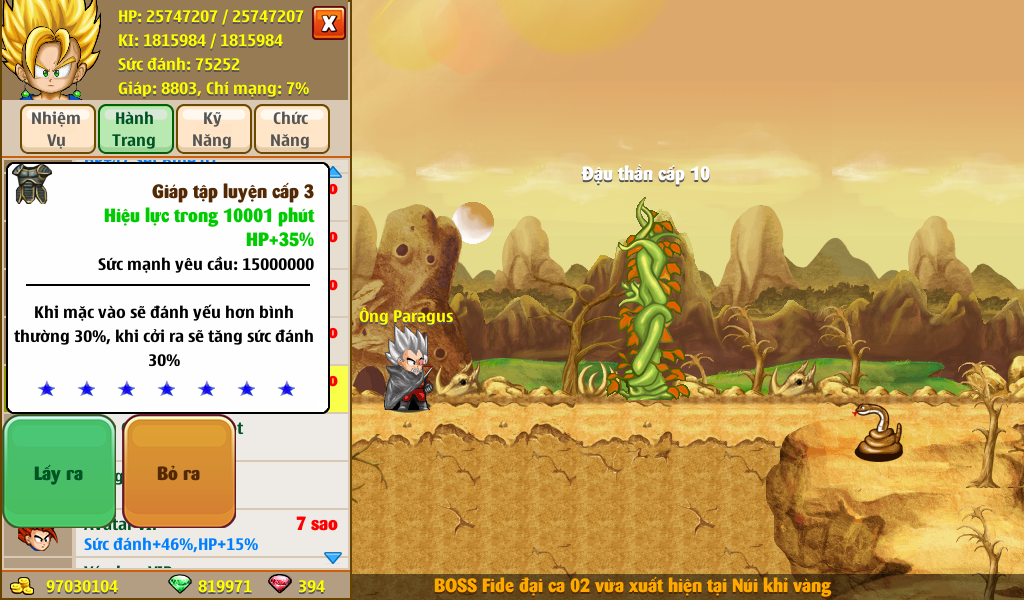
Task: Click the down arrow in the item list
Action: pos(333,557)
